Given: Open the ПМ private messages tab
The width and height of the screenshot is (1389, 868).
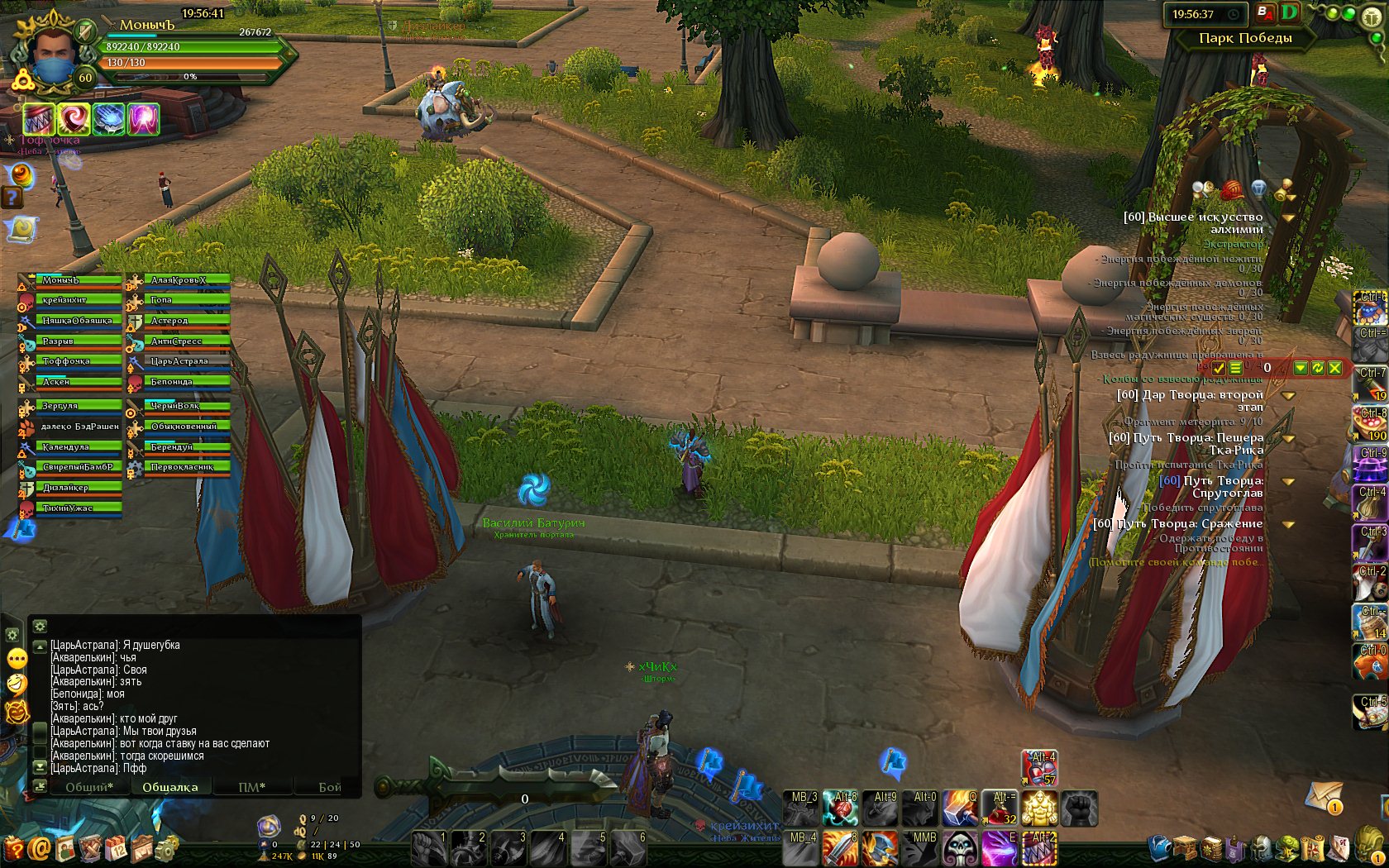Looking at the screenshot, I should coord(251,787).
